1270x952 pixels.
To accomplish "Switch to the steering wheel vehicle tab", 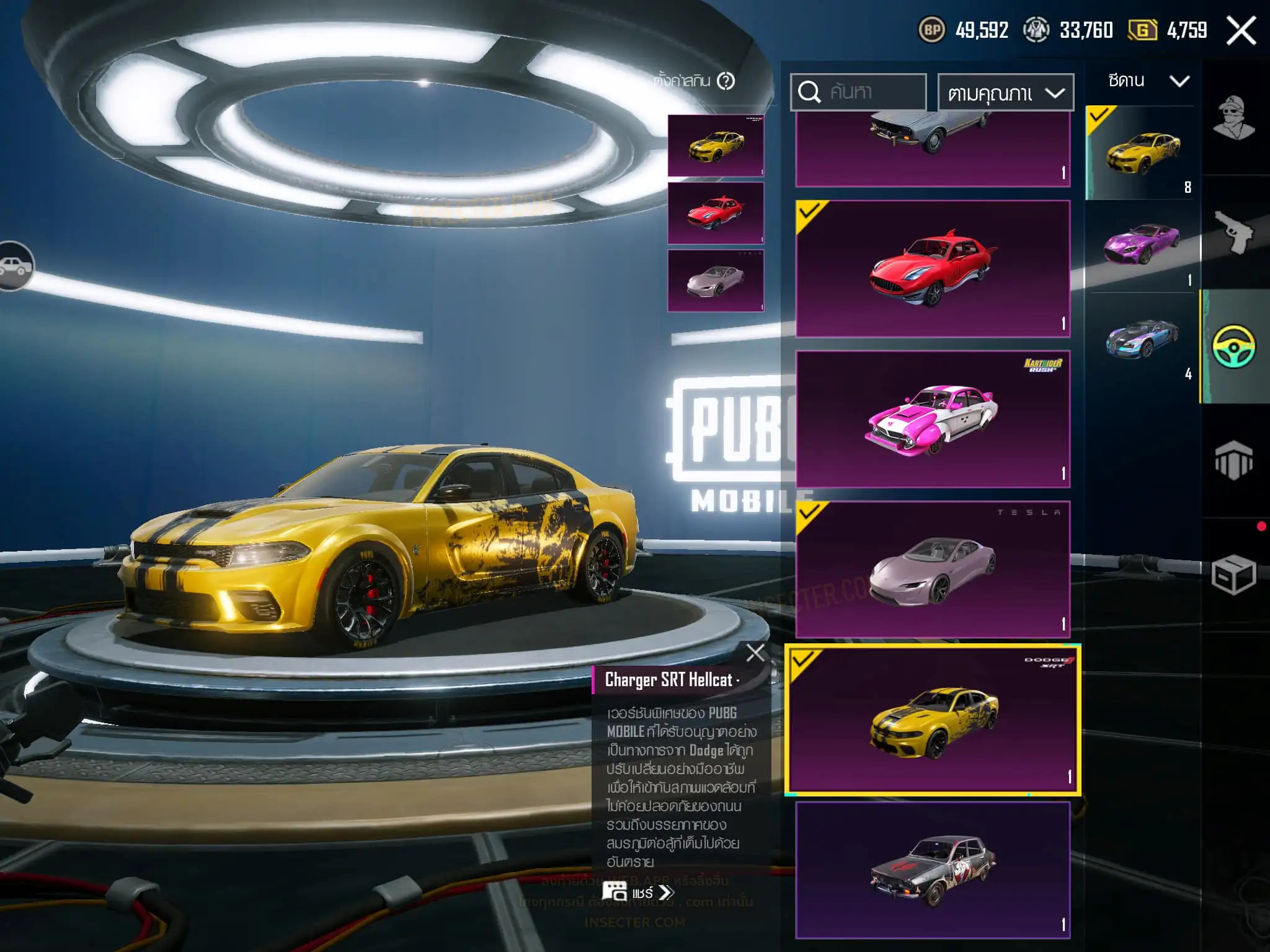I will (x=1233, y=346).
